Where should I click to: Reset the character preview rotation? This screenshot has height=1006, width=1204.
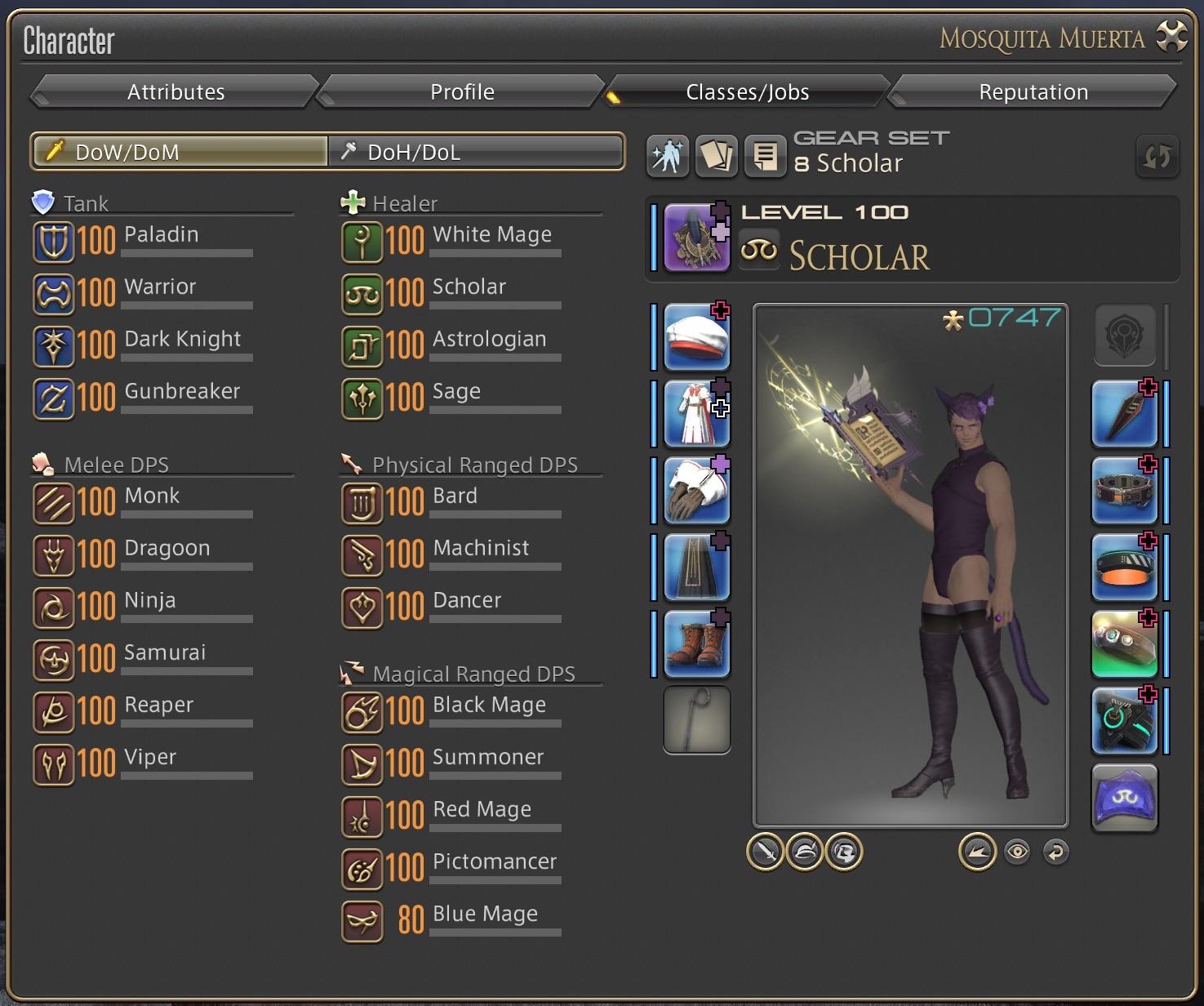1055,852
